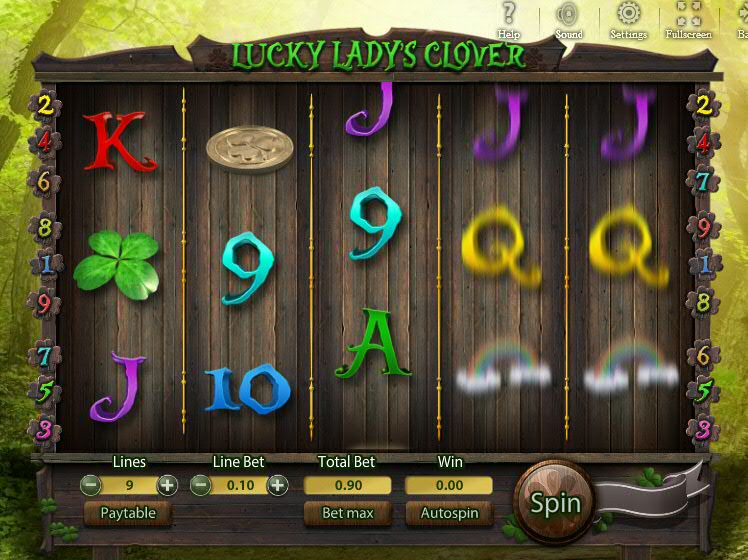Raise the line bet amount
The height and width of the screenshot is (560, 748).
[x=277, y=485]
